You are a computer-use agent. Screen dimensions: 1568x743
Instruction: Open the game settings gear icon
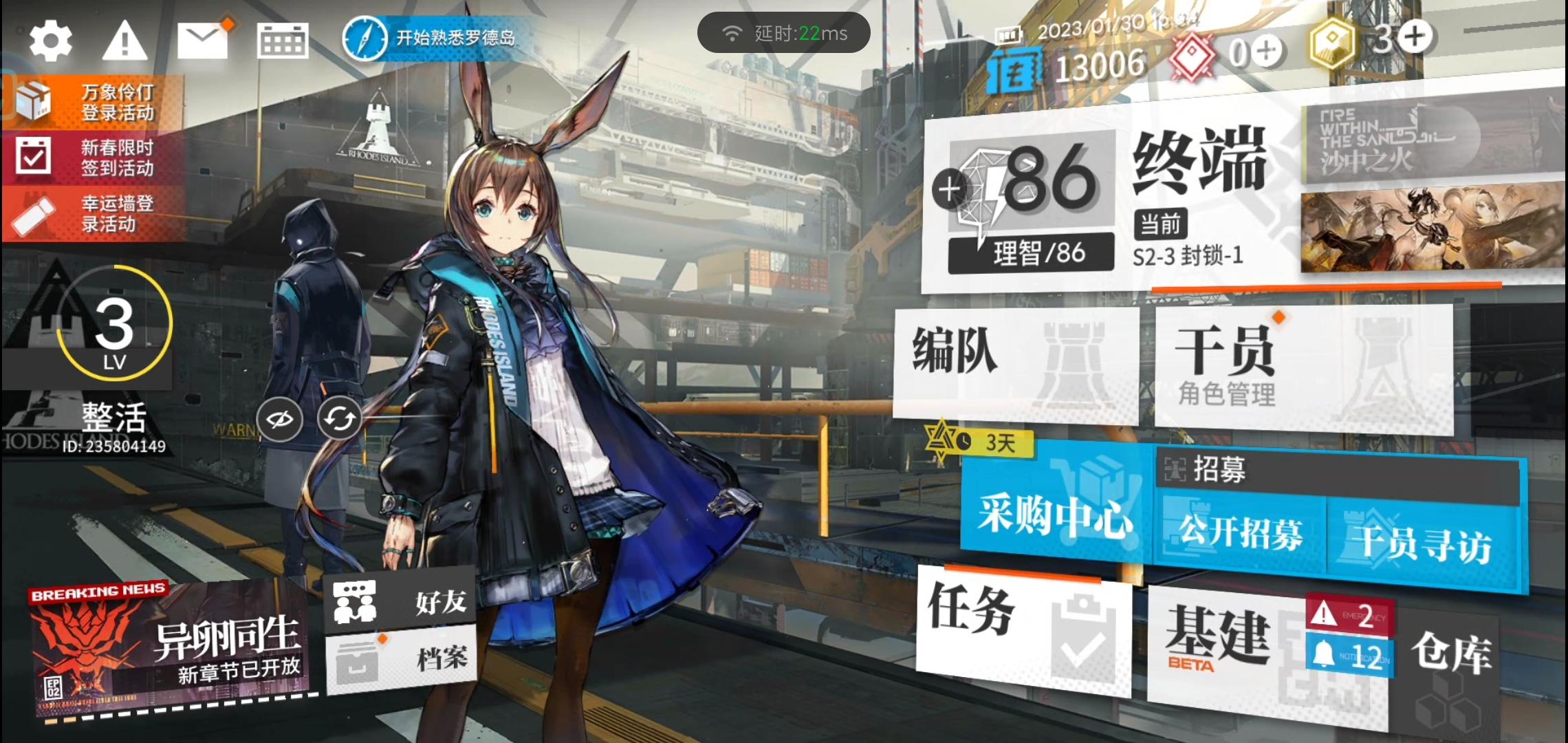tap(52, 41)
